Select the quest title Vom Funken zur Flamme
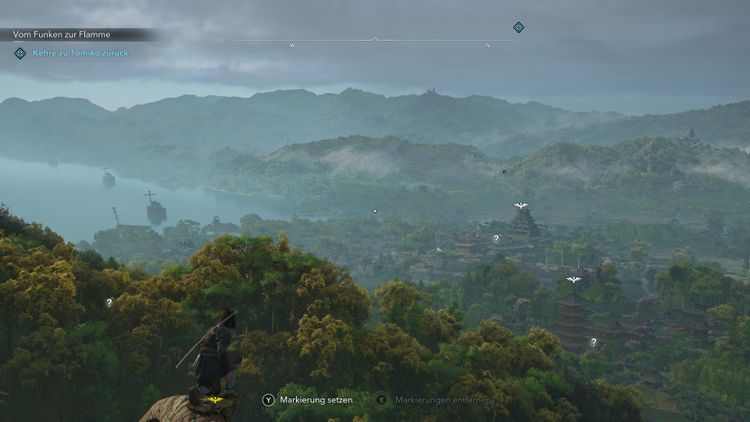 62,34
